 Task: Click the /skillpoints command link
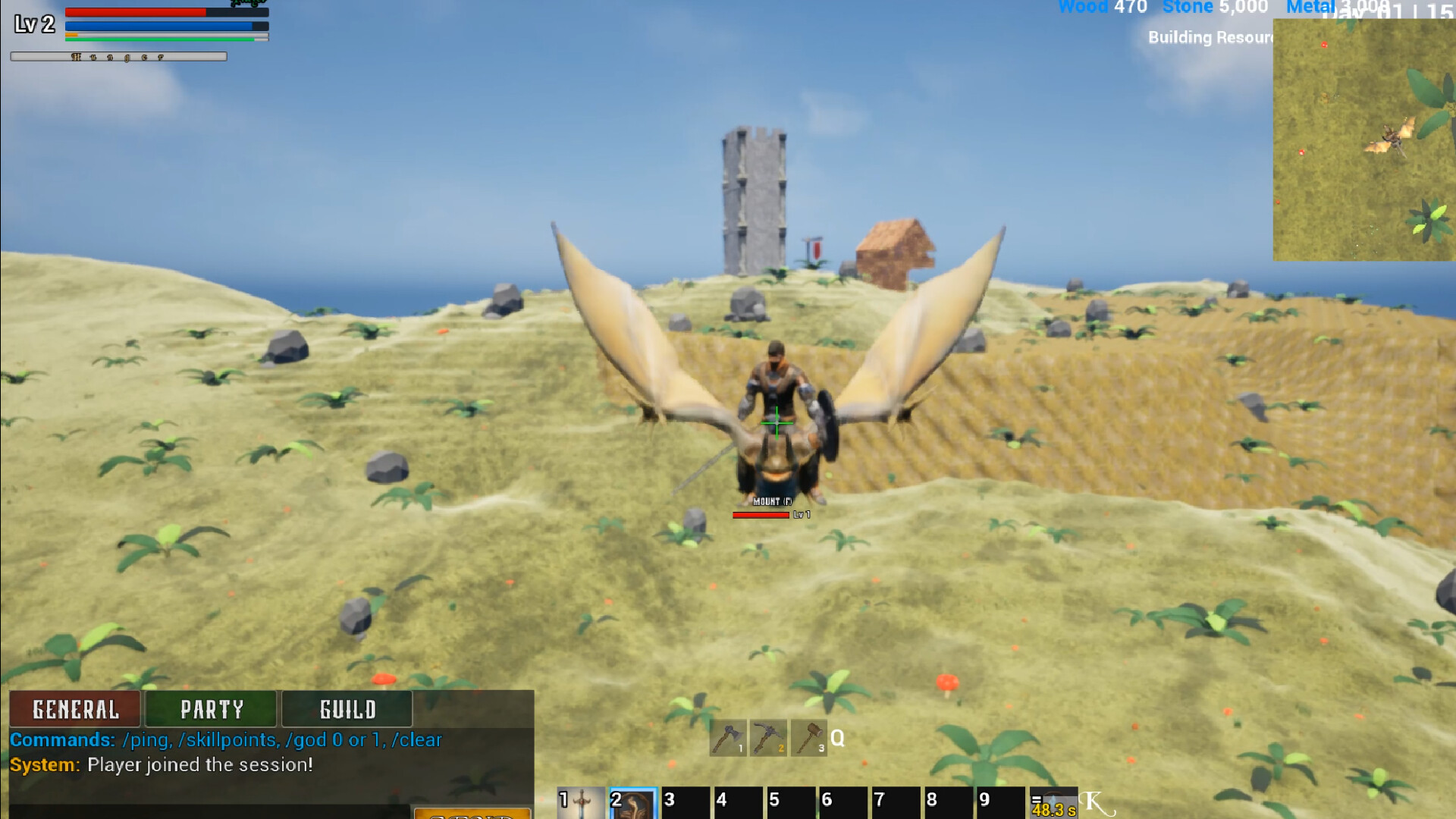[227, 740]
